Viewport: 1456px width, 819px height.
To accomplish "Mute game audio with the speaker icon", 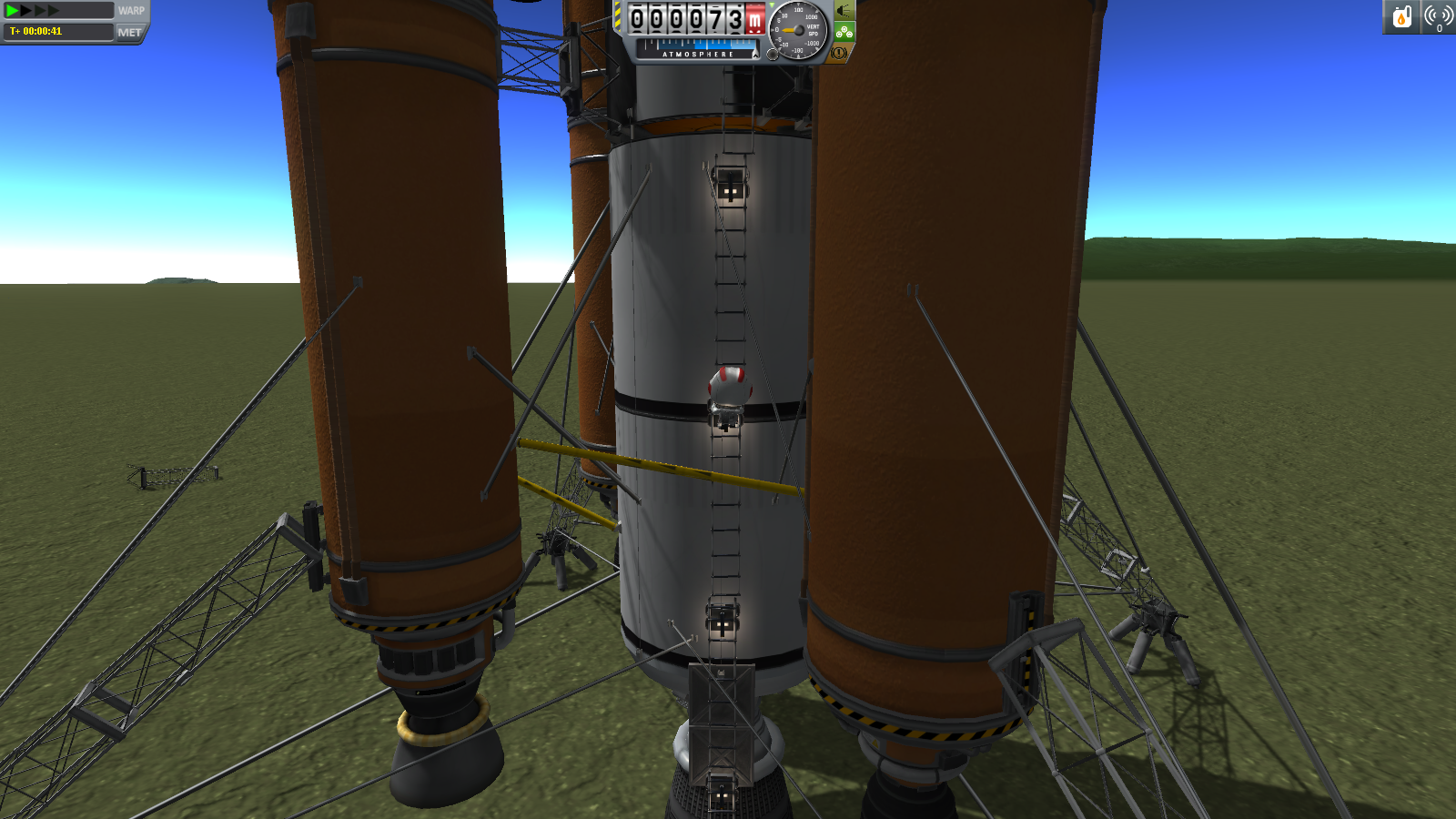I will coord(844,12).
